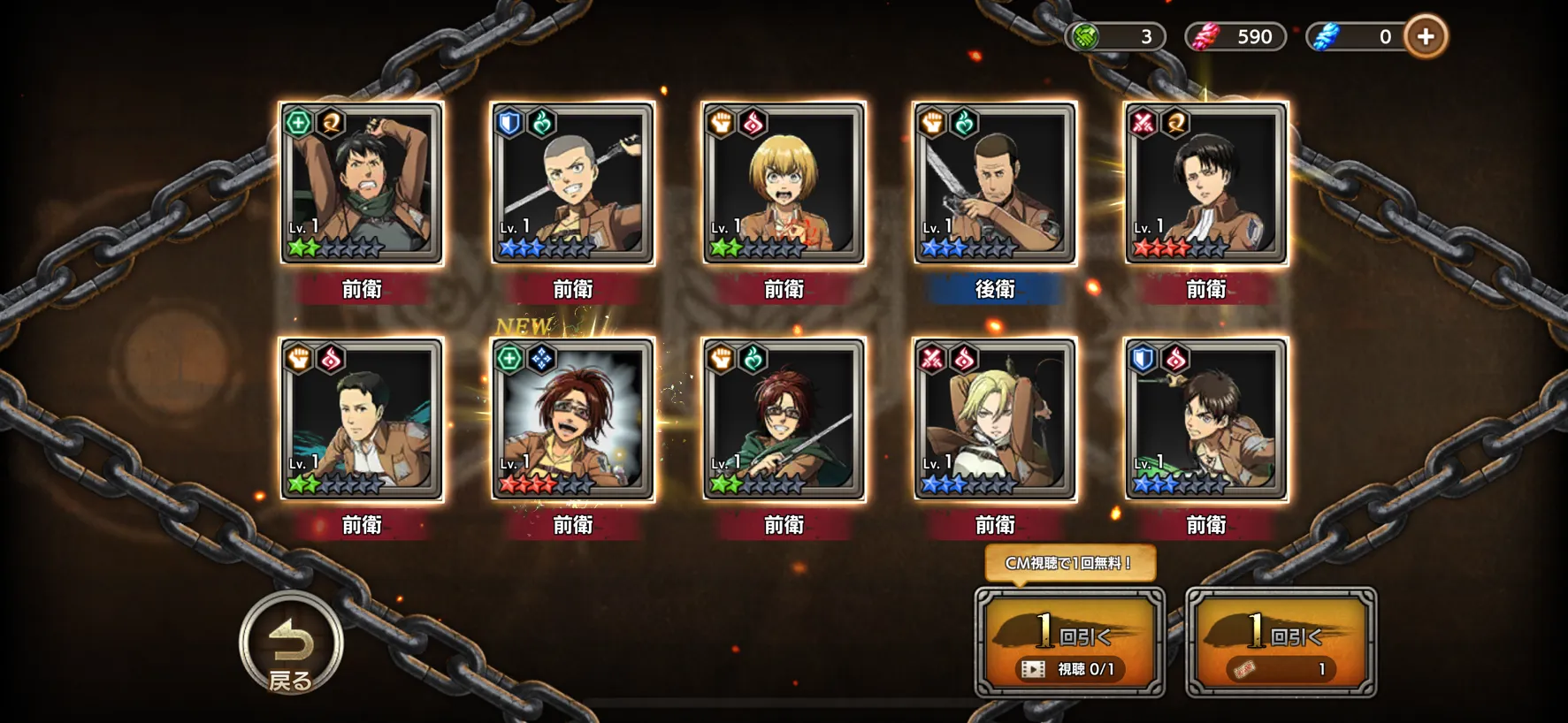1568x723 pixels.
Task: Pick the Eren card with the shield icon
Action: coord(1206,419)
